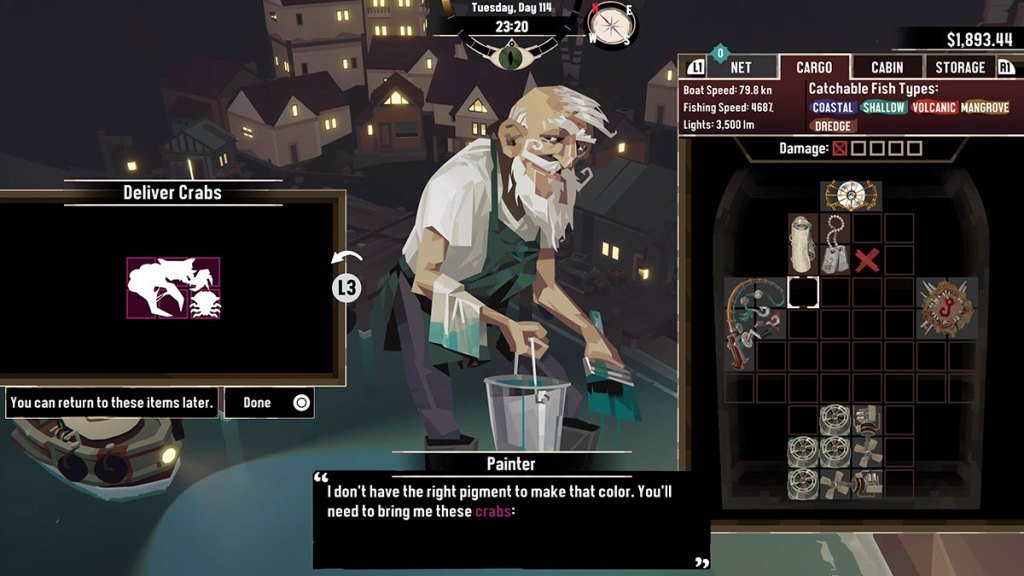Select the crab silhouettes delivery slot

173,288
